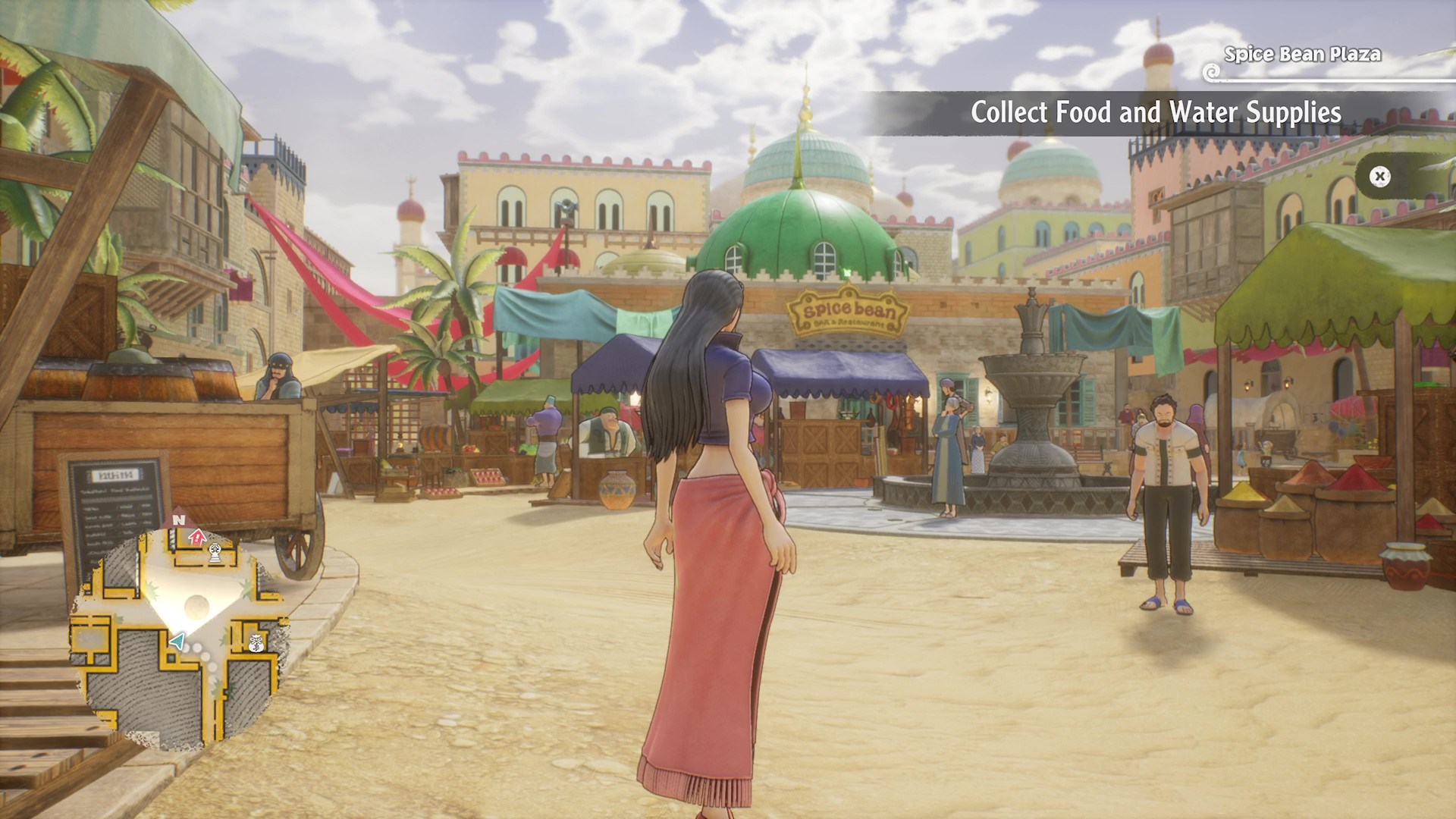This screenshot has height=819, width=1456.
Task: Select the red exclamation quest marker on minimap
Action: coord(196,537)
